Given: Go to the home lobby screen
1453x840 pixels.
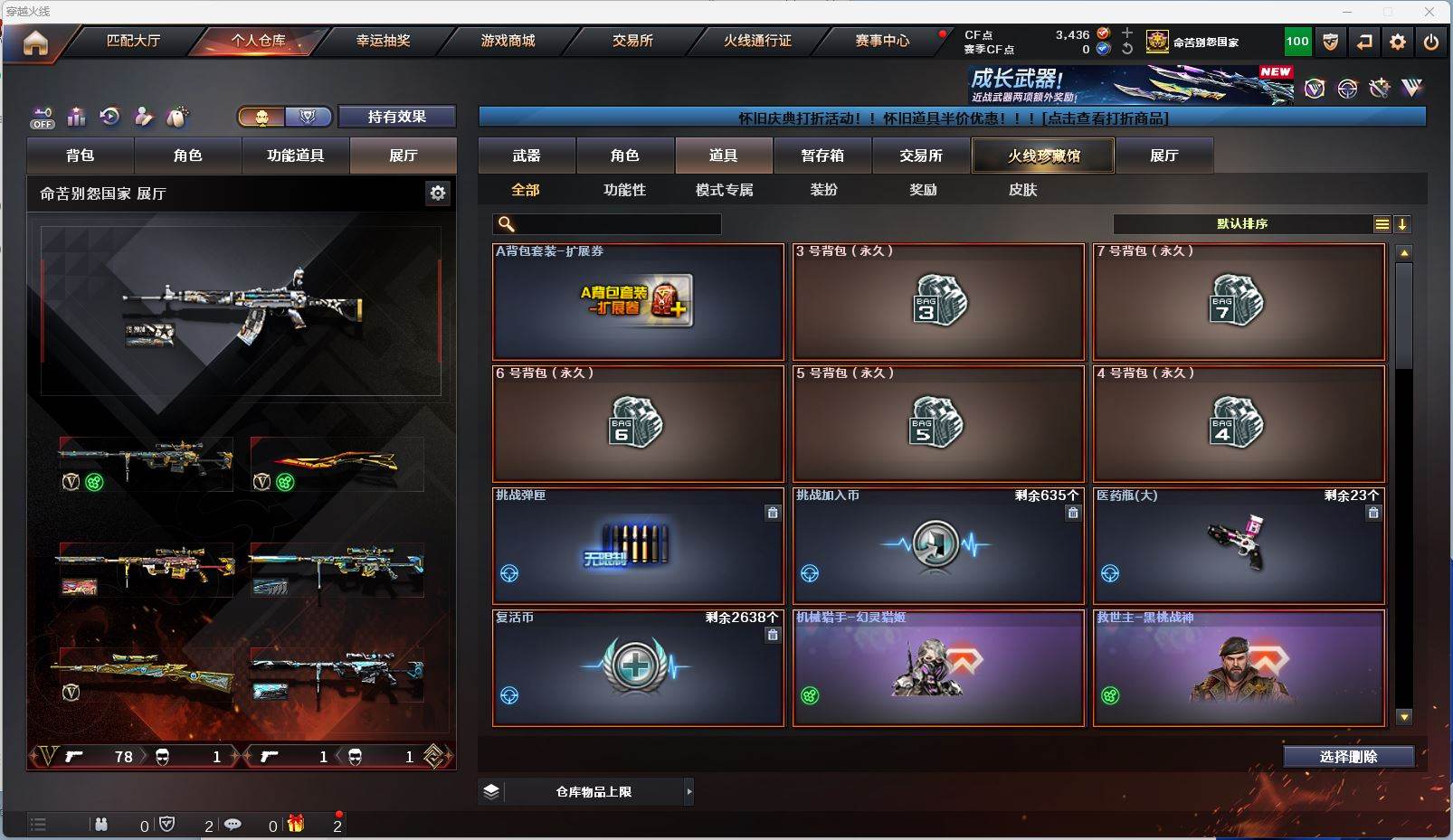Looking at the screenshot, I should point(35,42).
